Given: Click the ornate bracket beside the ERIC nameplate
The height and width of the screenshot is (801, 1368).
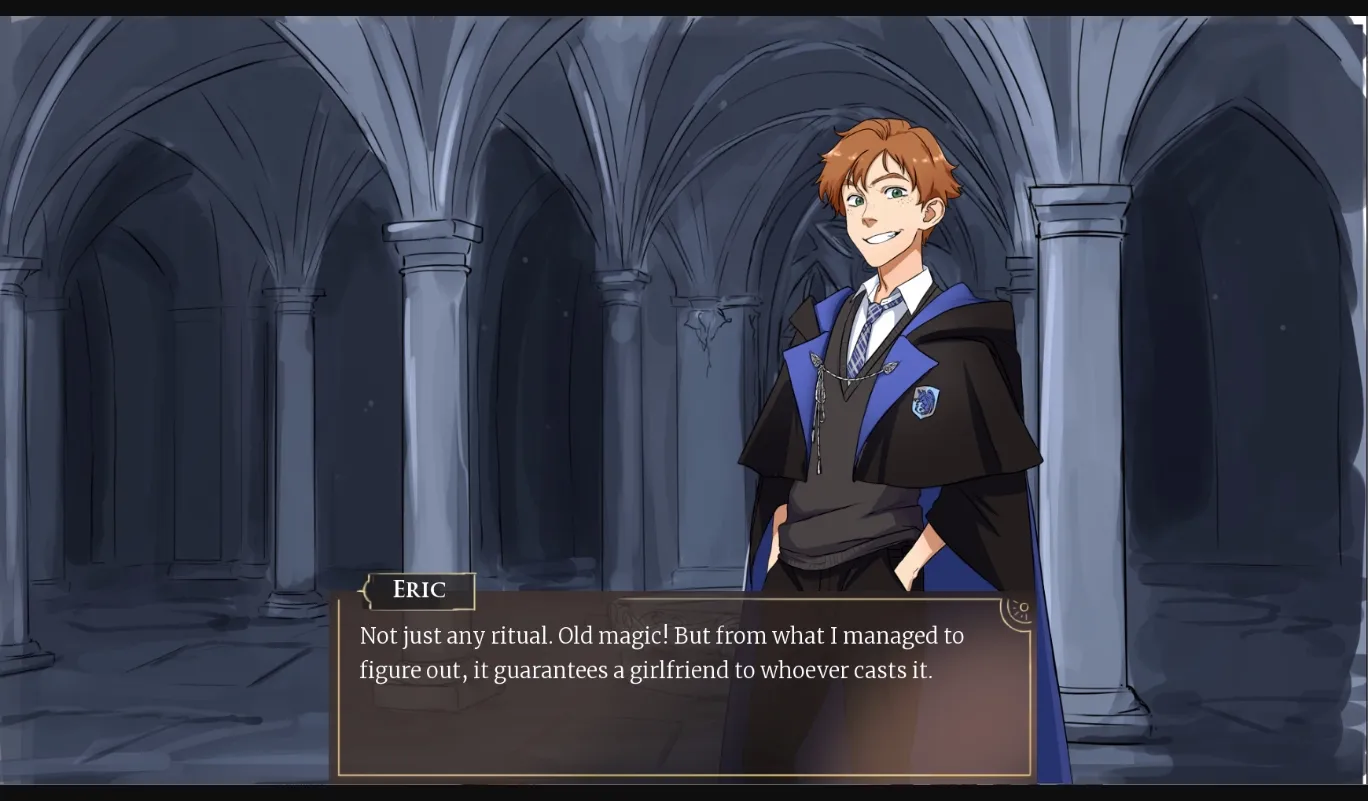Looking at the screenshot, I should (362, 591).
